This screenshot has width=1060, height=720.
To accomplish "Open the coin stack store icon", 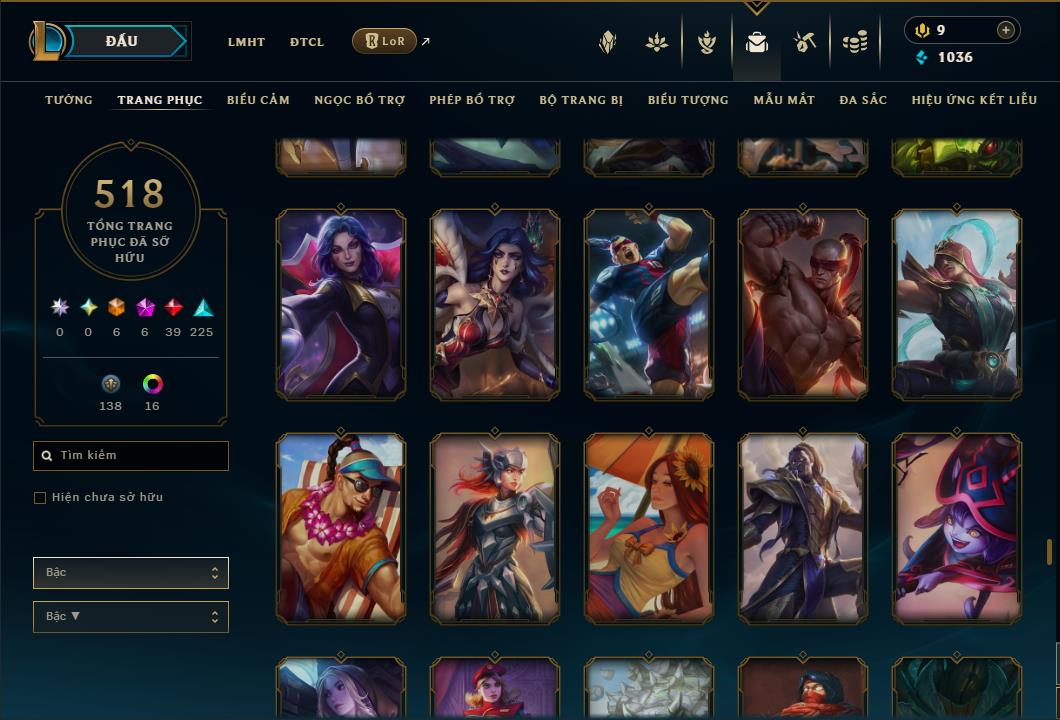I will click(854, 42).
